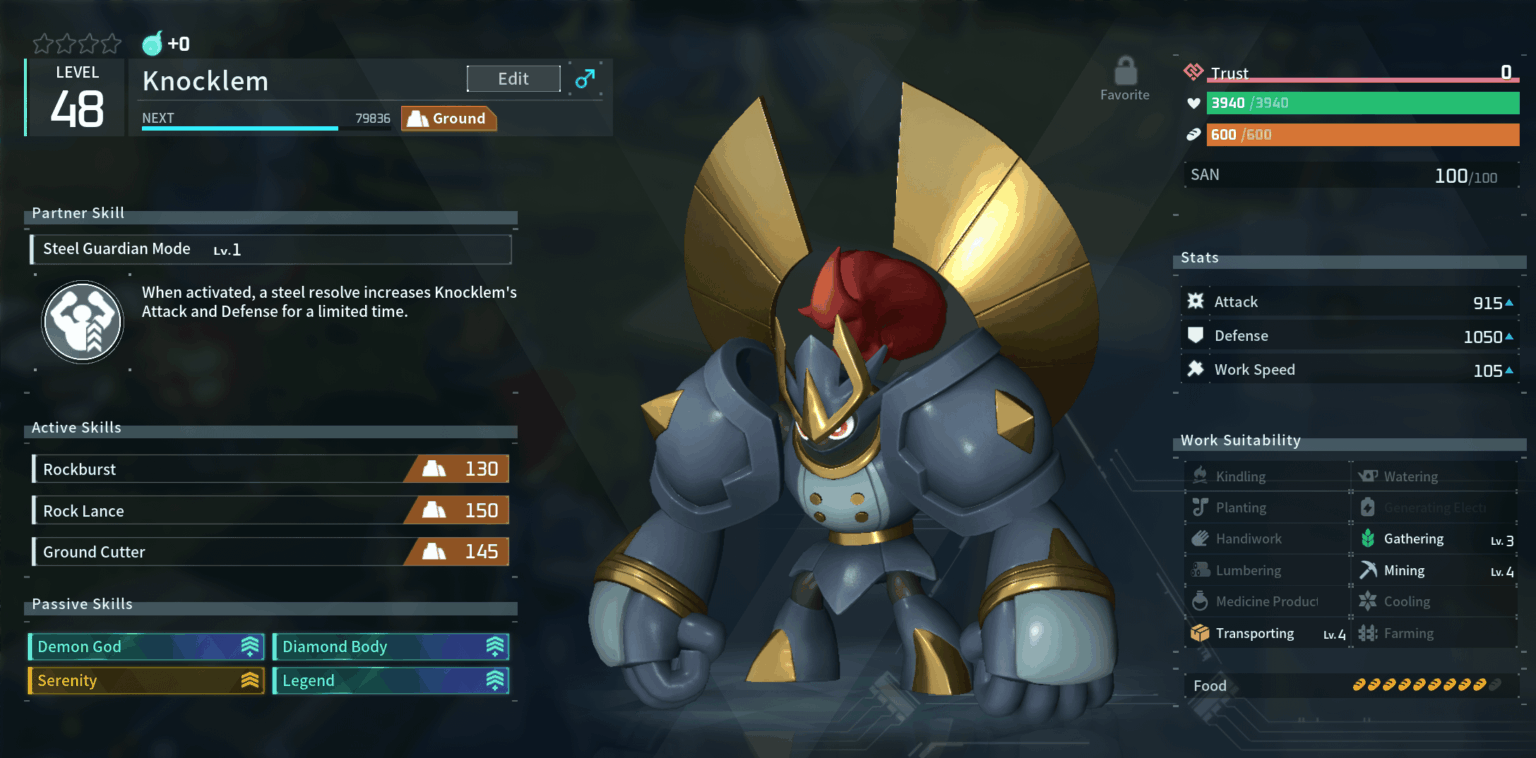Inspect the Serenity passive skill
The width and height of the screenshot is (1536, 758).
pyautogui.click(x=146, y=681)
